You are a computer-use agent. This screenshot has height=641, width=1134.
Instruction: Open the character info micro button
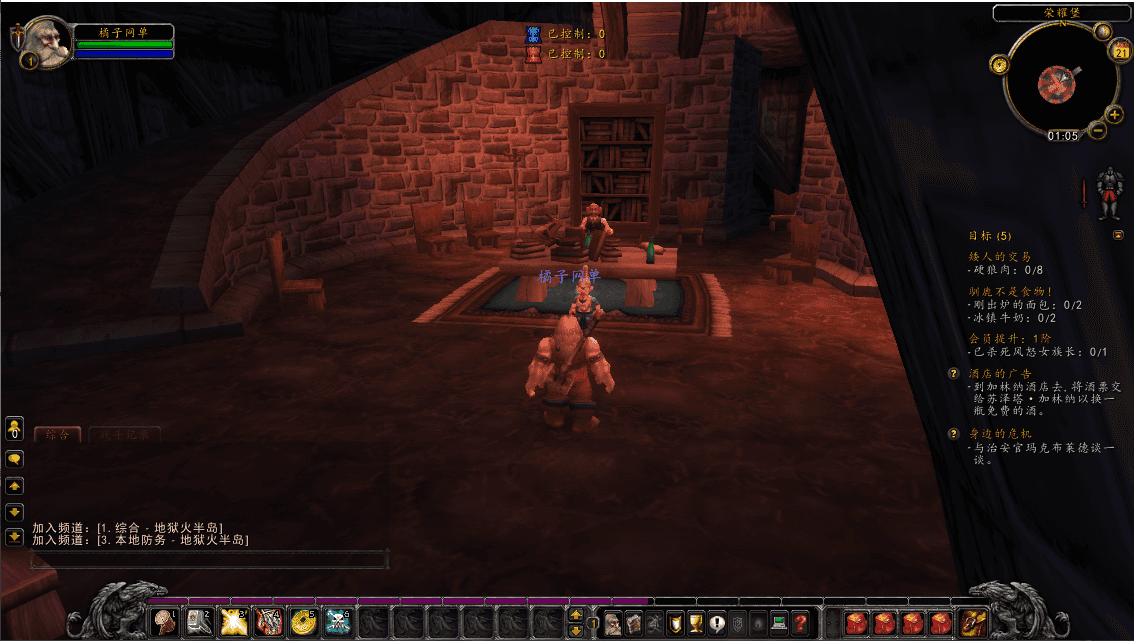[x=612, y=624]
